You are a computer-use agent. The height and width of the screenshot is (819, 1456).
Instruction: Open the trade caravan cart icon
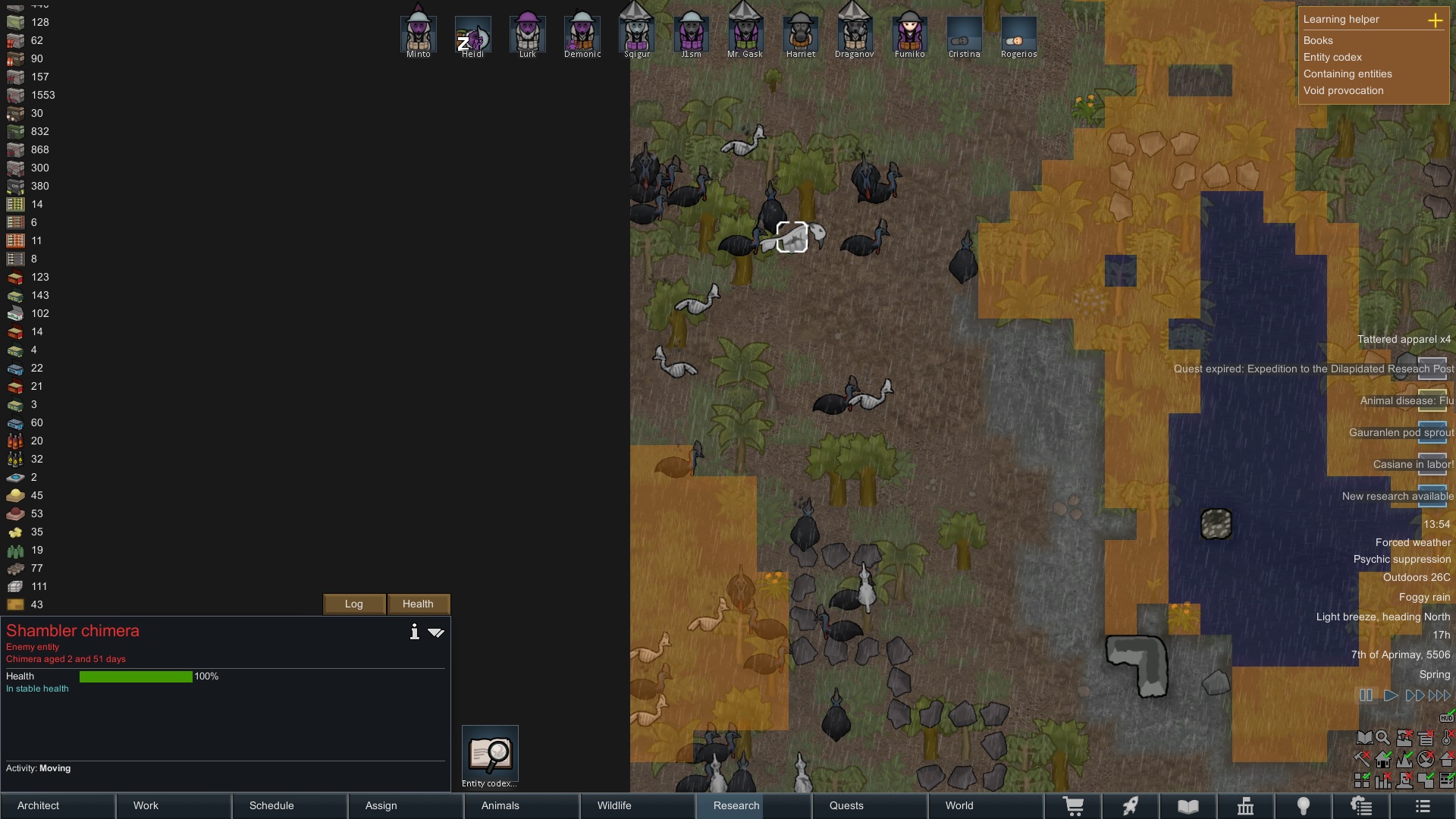pos(1074,806)
